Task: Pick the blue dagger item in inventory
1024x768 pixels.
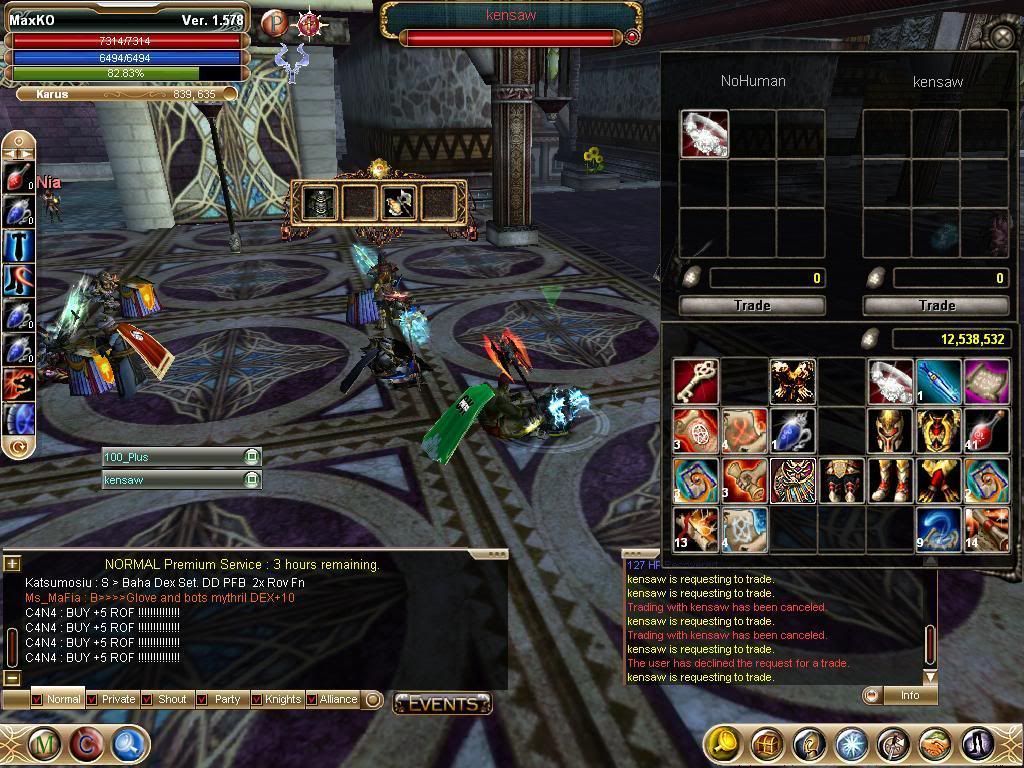Action: 939,381
